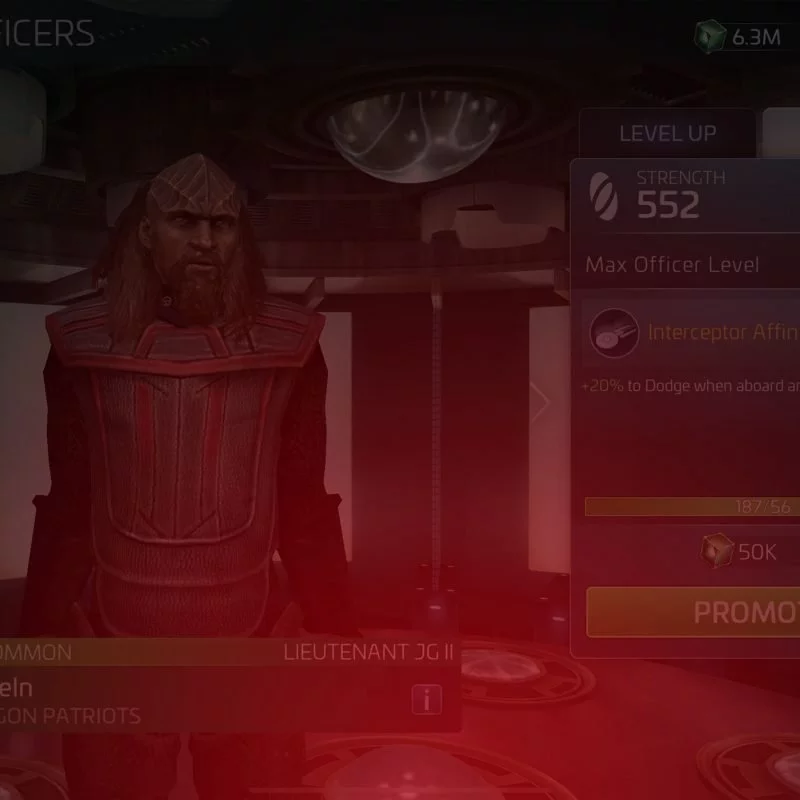Open officer info with the i icon

coord(426,700)
